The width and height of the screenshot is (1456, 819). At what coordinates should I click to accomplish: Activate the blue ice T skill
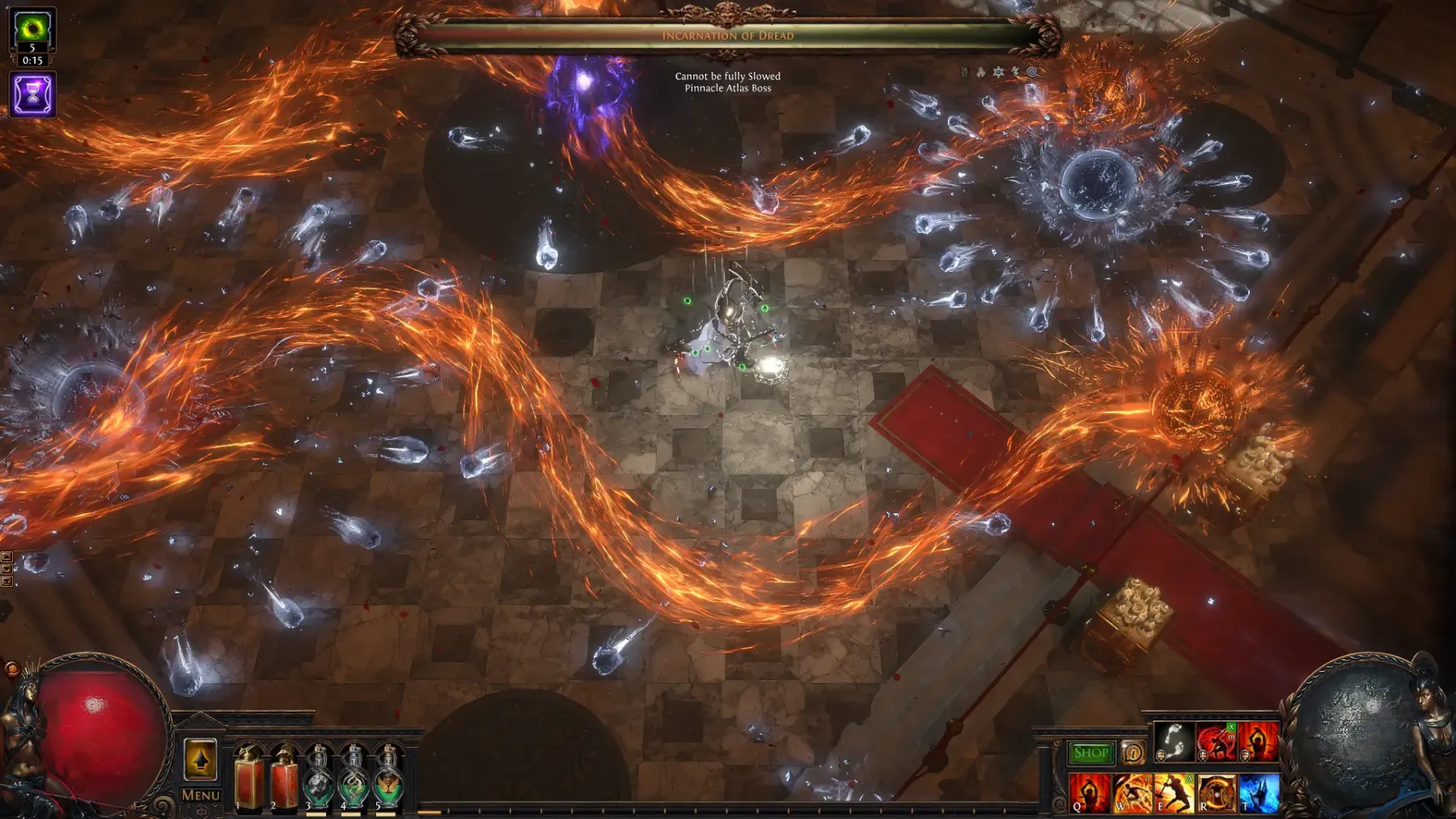[x=1259, y=792]
